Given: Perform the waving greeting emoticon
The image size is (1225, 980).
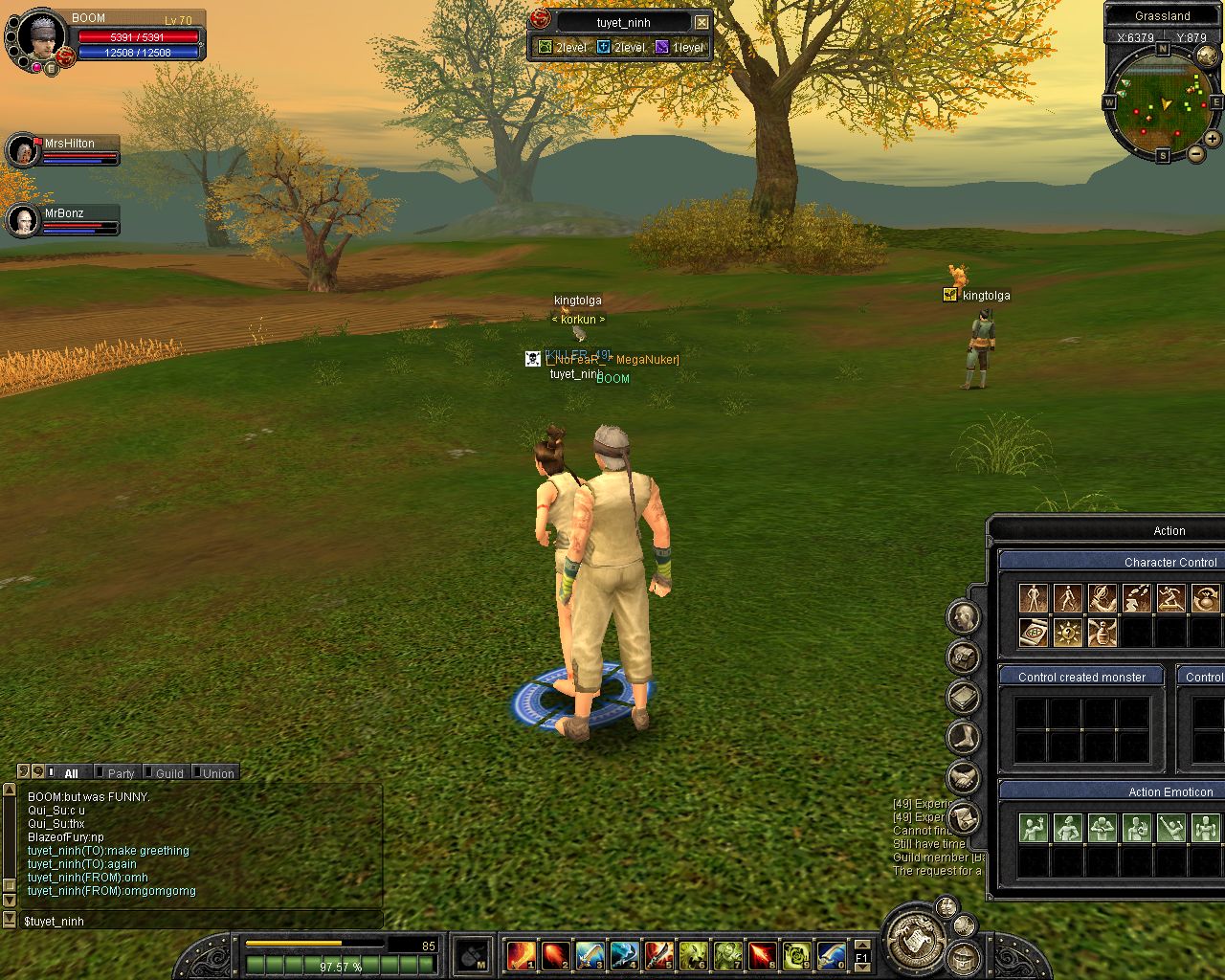Looking at the screenshot, I should 1033,828.
